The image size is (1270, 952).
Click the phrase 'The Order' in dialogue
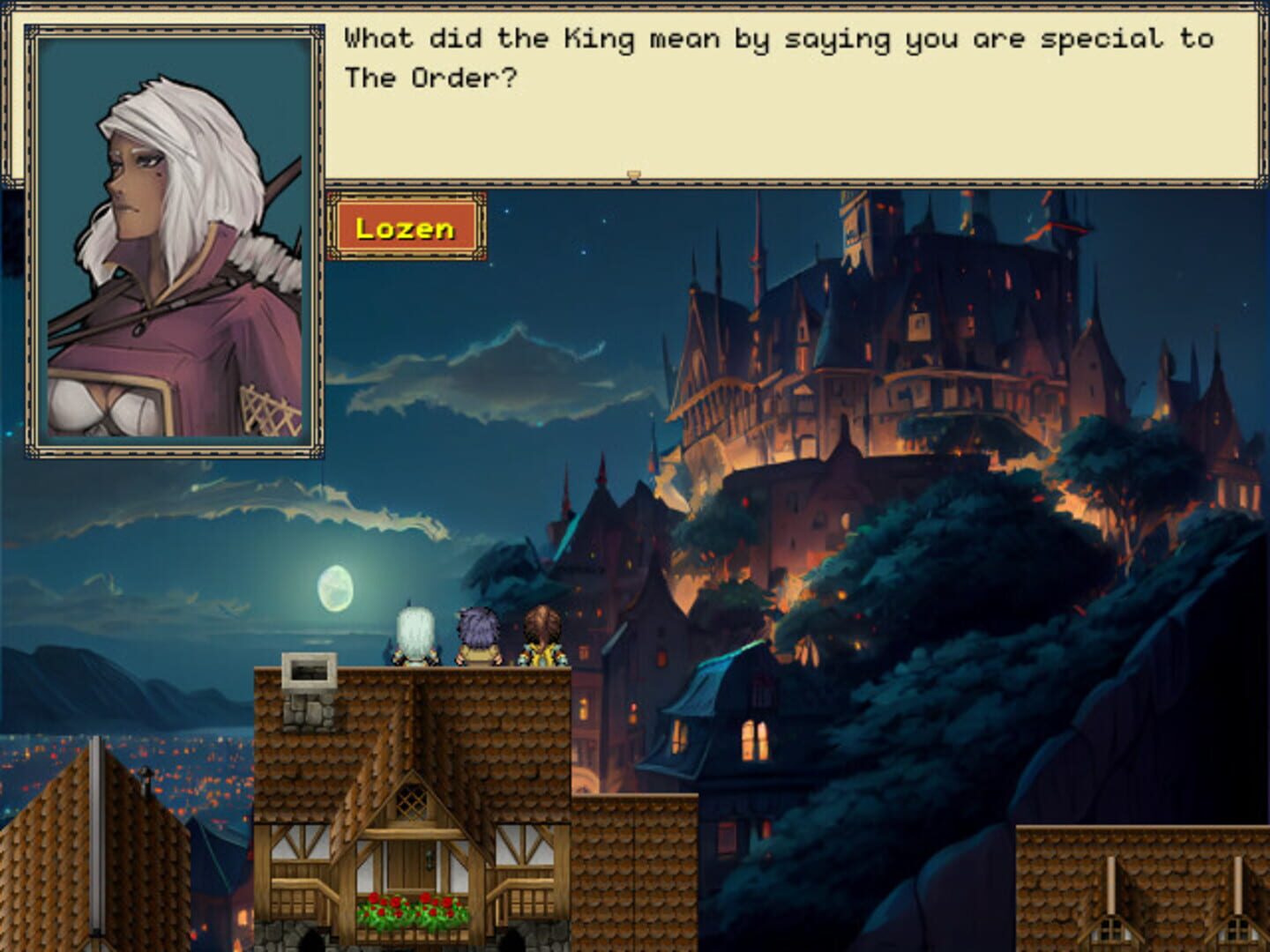(x=428, y=79)
